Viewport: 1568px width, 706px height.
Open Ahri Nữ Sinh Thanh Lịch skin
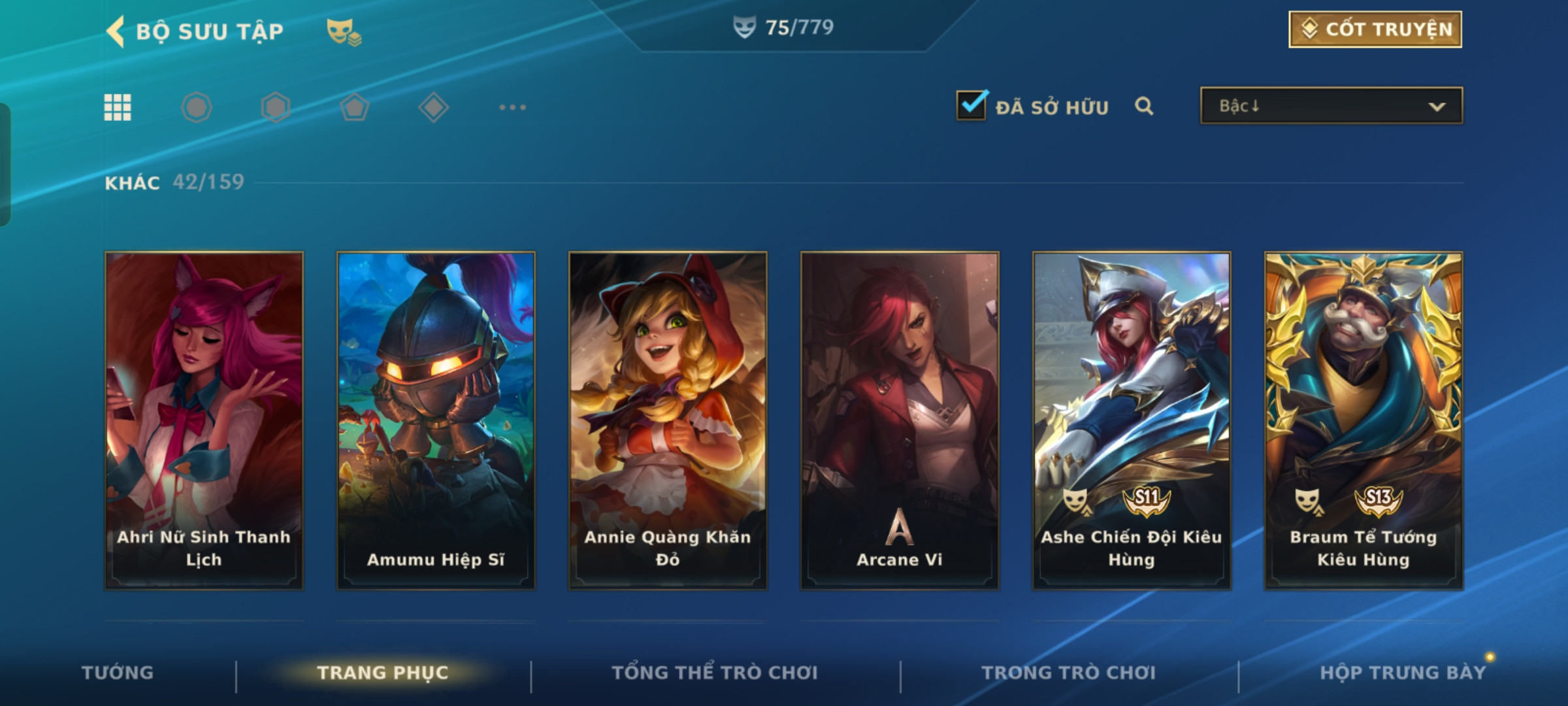pyautogui.click(x=204, y=420)
